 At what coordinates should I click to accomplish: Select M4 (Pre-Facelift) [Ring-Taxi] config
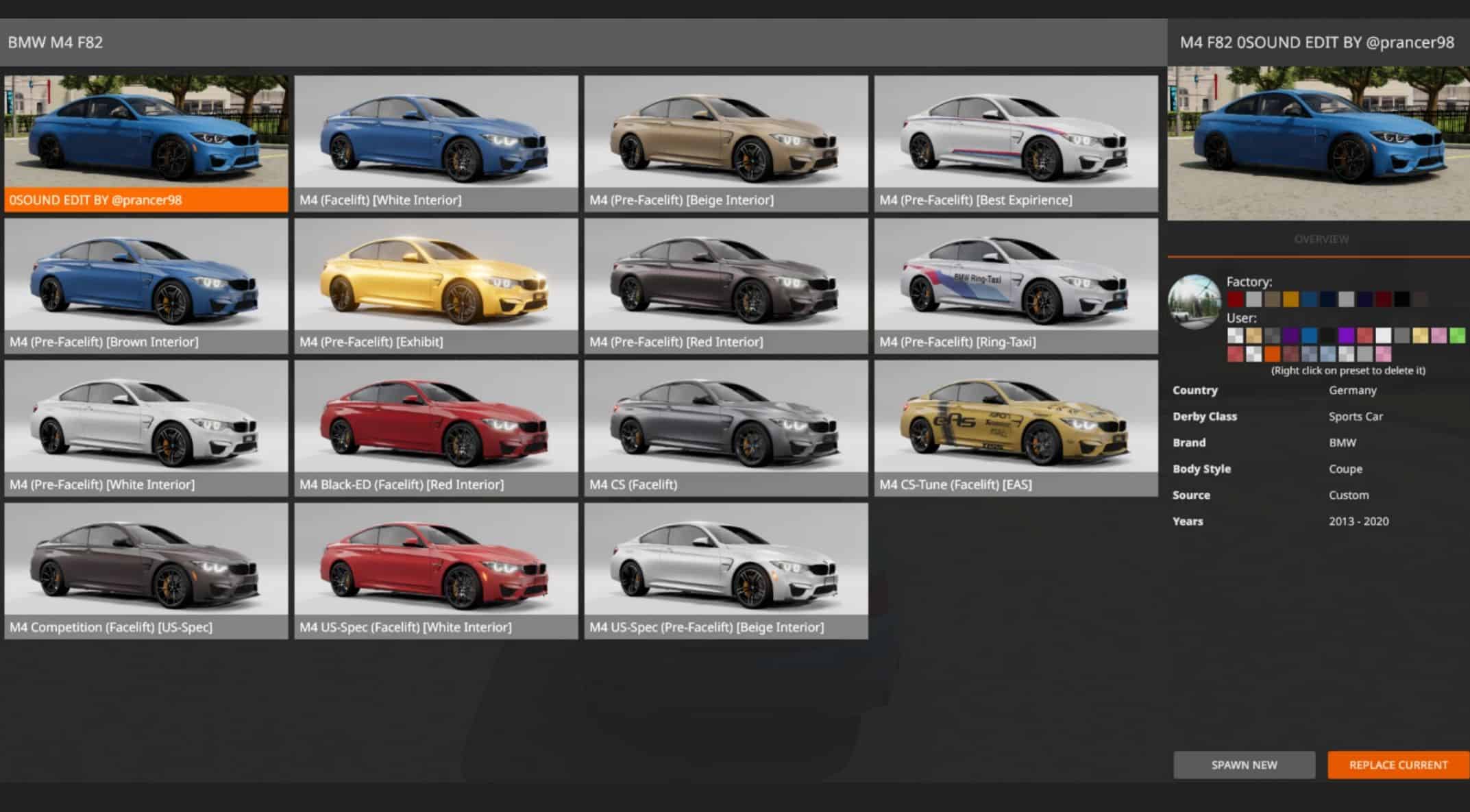(x=1016, y=285)
